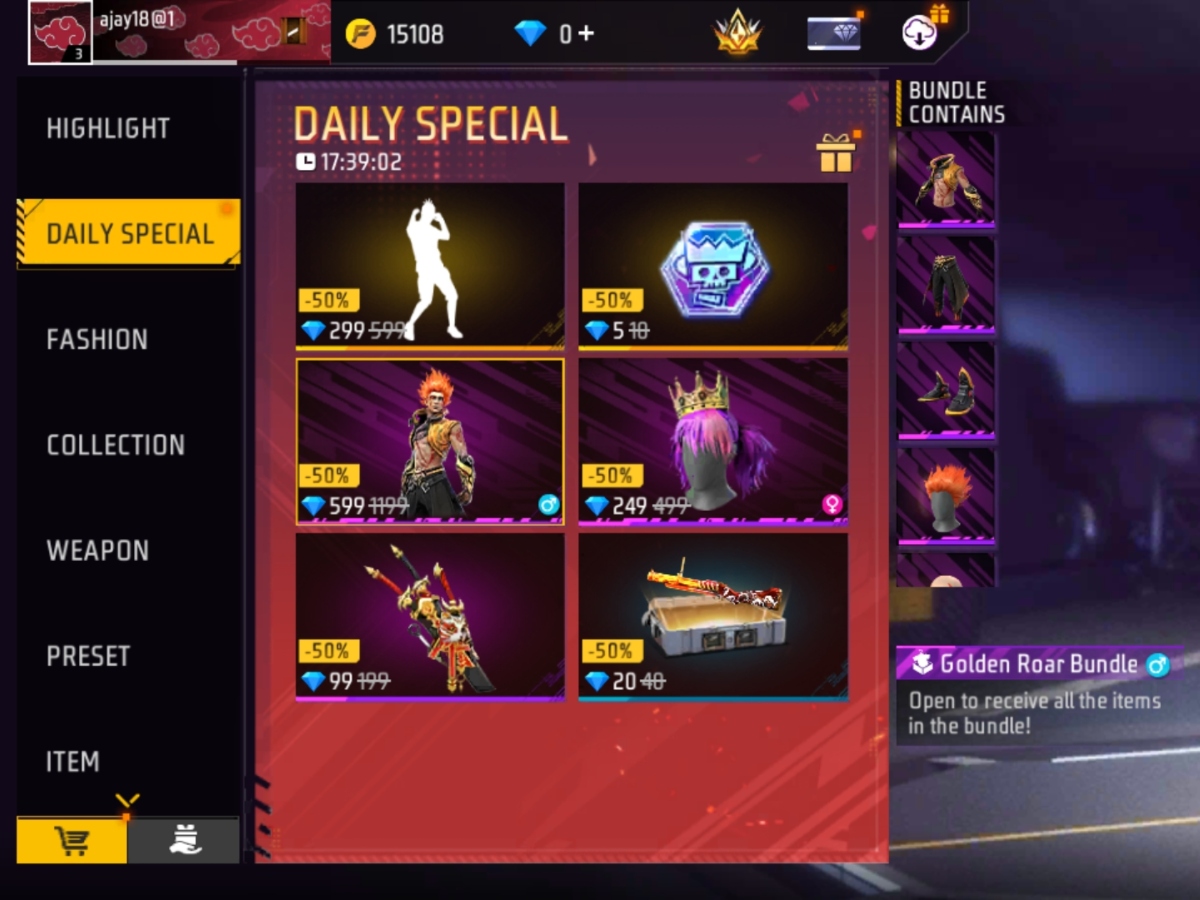The height and width of the screenshot is (900, 1200).
Task: Open the Highlight shop section
Action: 108,129
